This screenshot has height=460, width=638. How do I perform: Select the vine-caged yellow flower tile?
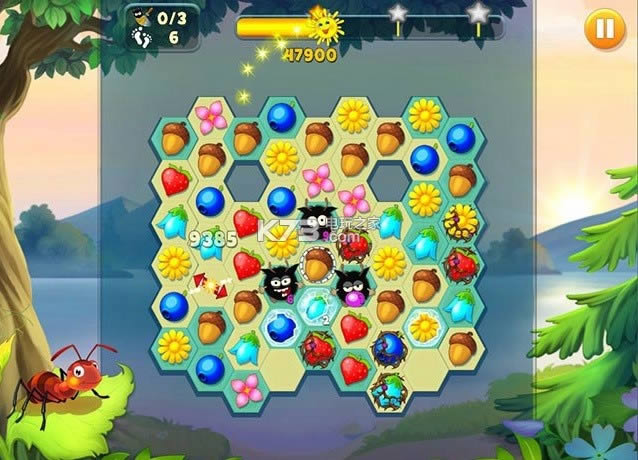click(461, 220)
